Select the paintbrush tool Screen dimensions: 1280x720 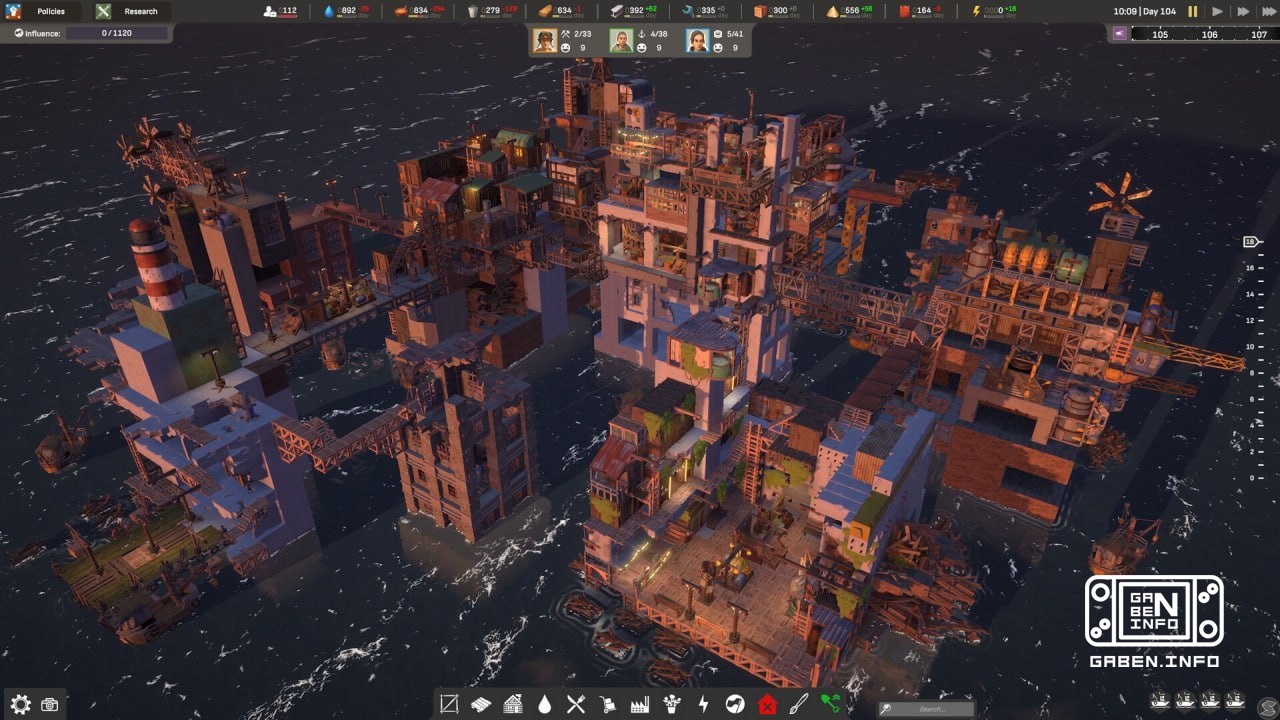pos(796,703)
